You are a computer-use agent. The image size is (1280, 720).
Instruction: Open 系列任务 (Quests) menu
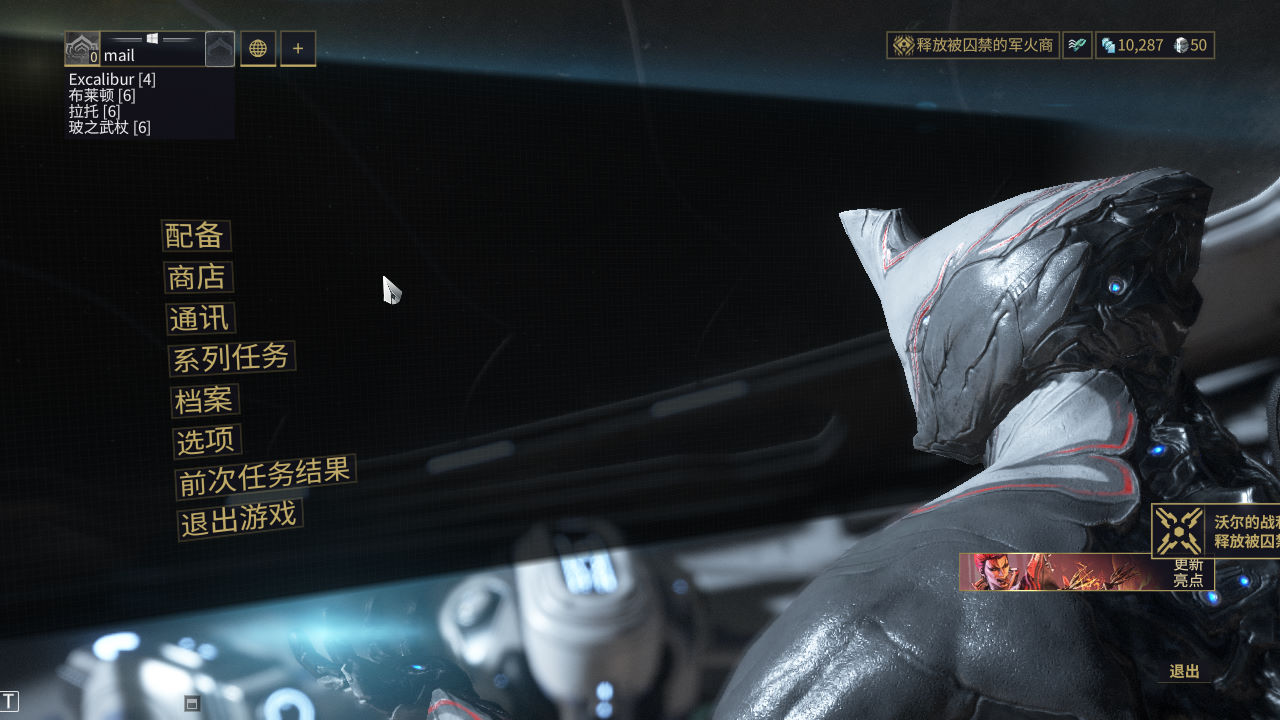point(231,358)
